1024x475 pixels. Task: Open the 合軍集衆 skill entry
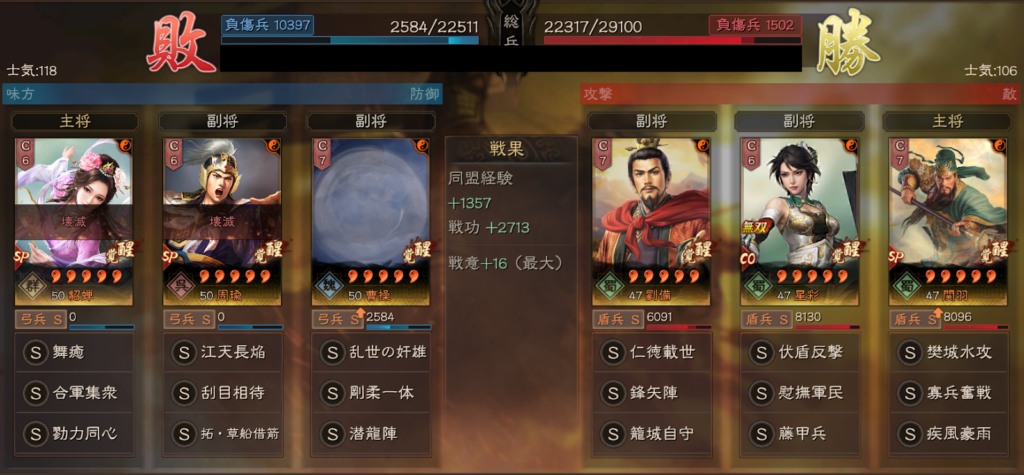[74, 392]
